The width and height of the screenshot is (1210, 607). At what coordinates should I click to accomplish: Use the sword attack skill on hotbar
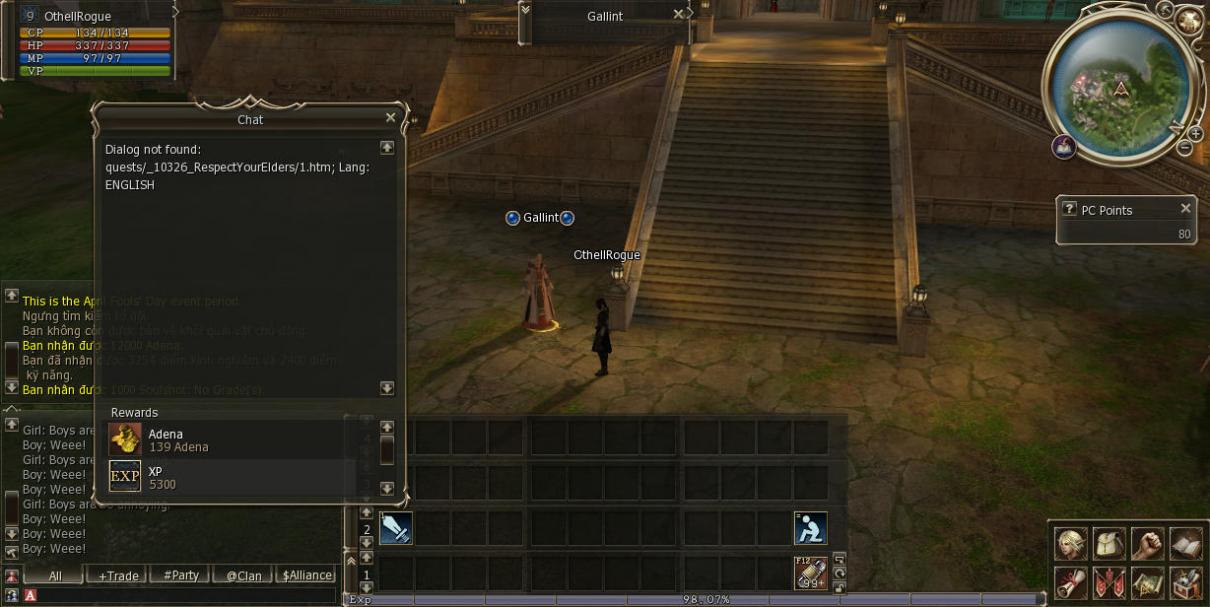click(x=396, y=529)
